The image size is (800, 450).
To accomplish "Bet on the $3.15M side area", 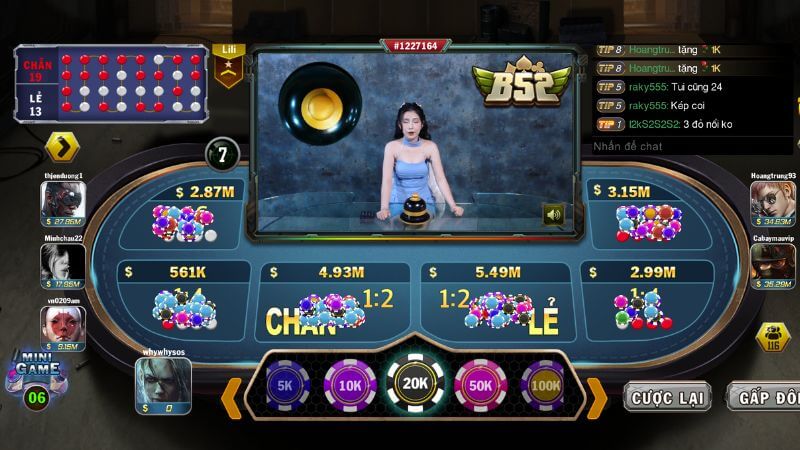I will [645, 215].
